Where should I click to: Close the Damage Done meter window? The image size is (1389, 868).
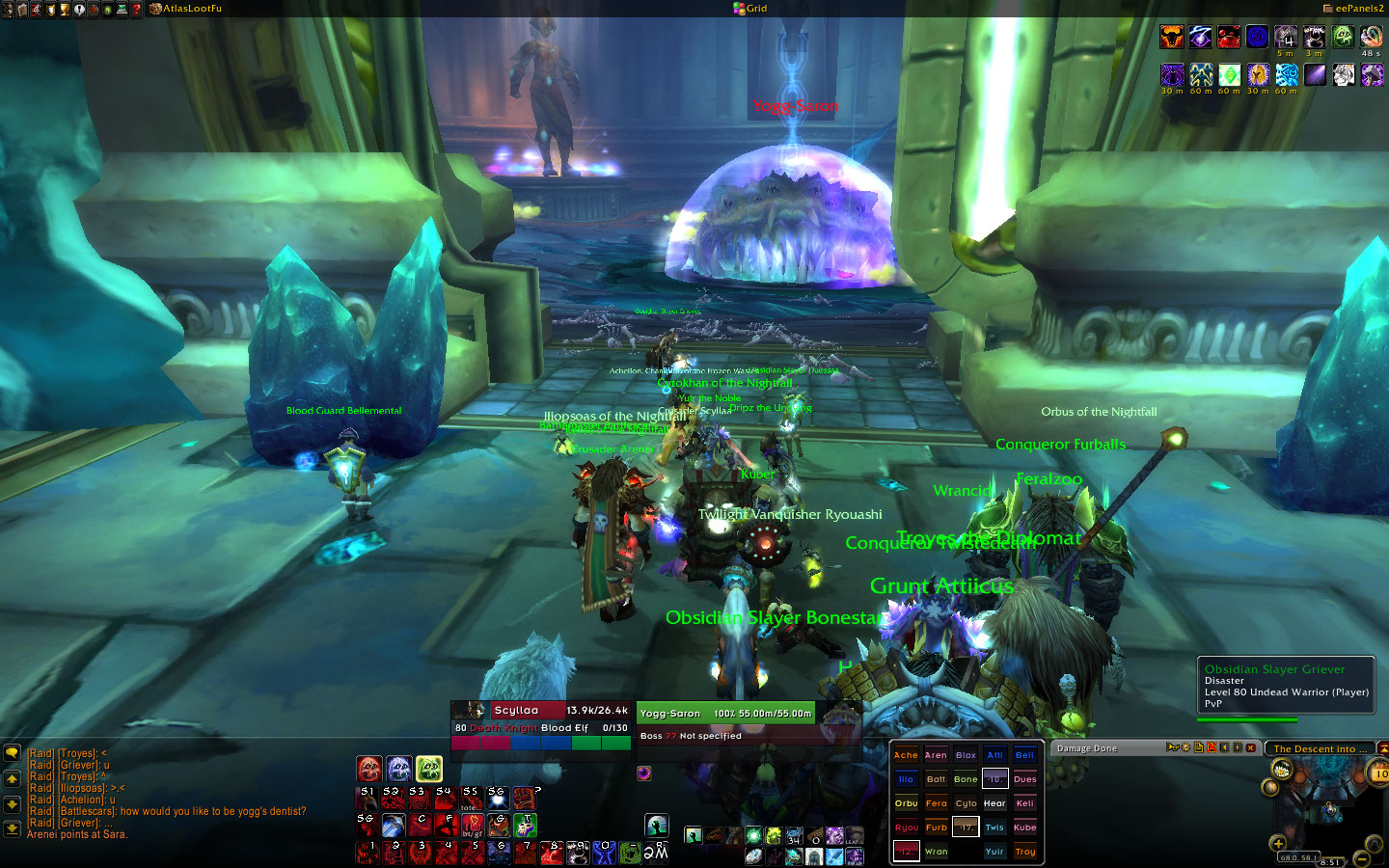coord(1251,748)
